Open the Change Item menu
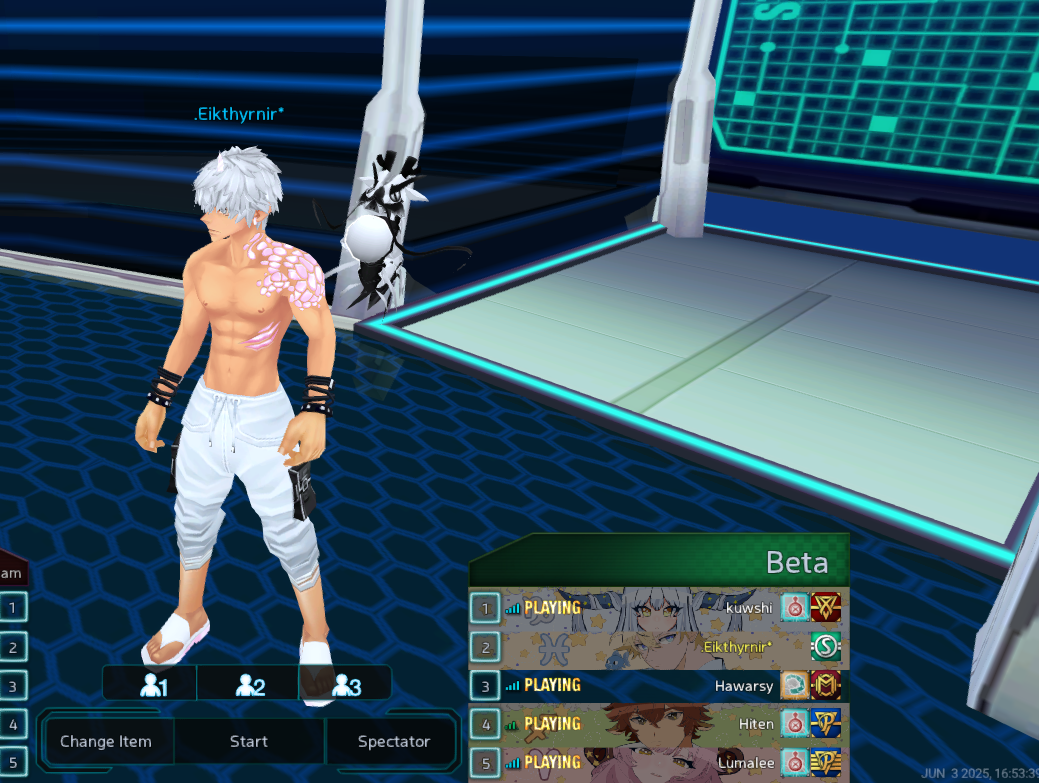Viewport: 1039px width, 783px height. (106, 741)
